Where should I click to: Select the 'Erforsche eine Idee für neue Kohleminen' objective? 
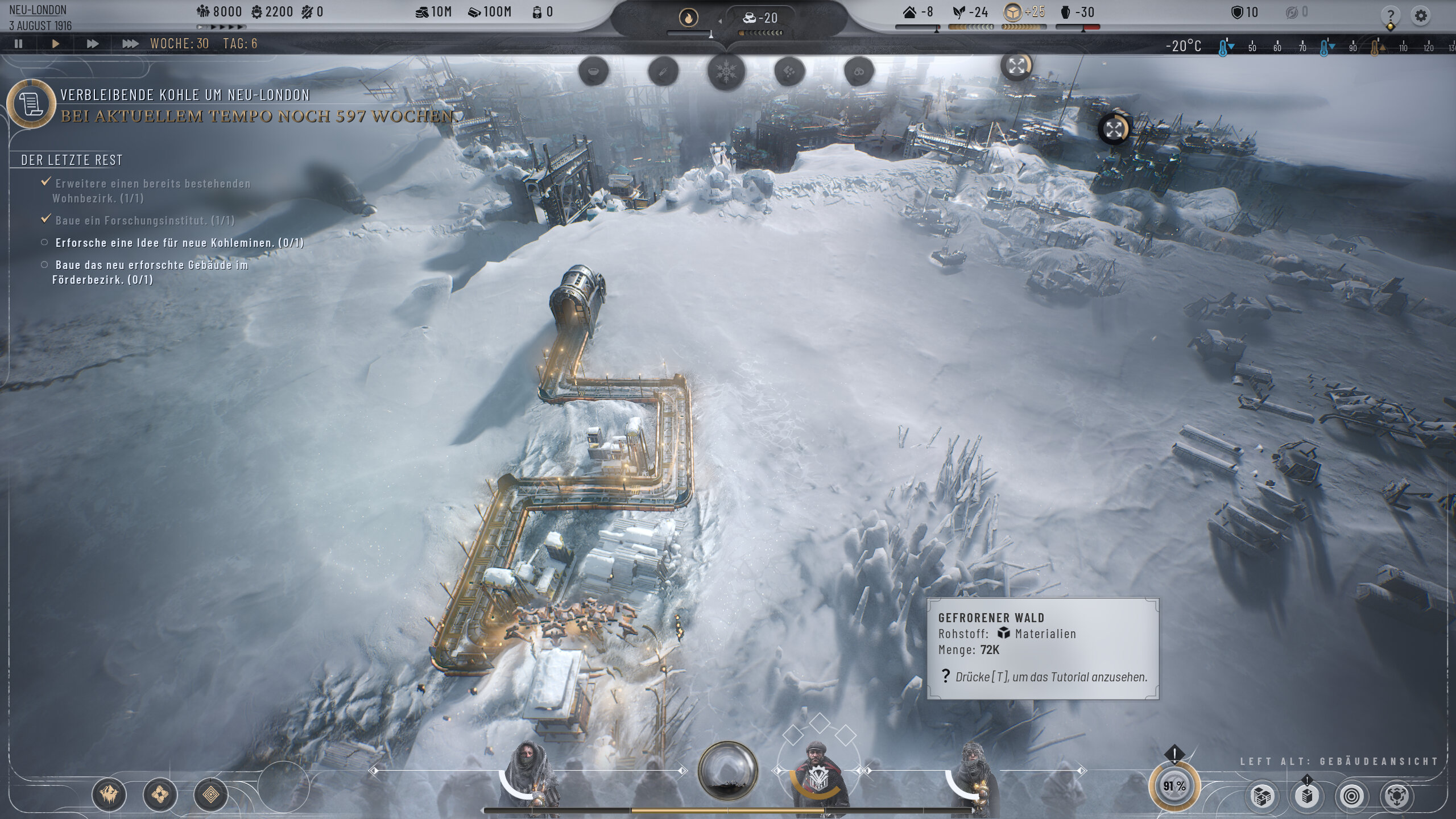click(179, 243)
